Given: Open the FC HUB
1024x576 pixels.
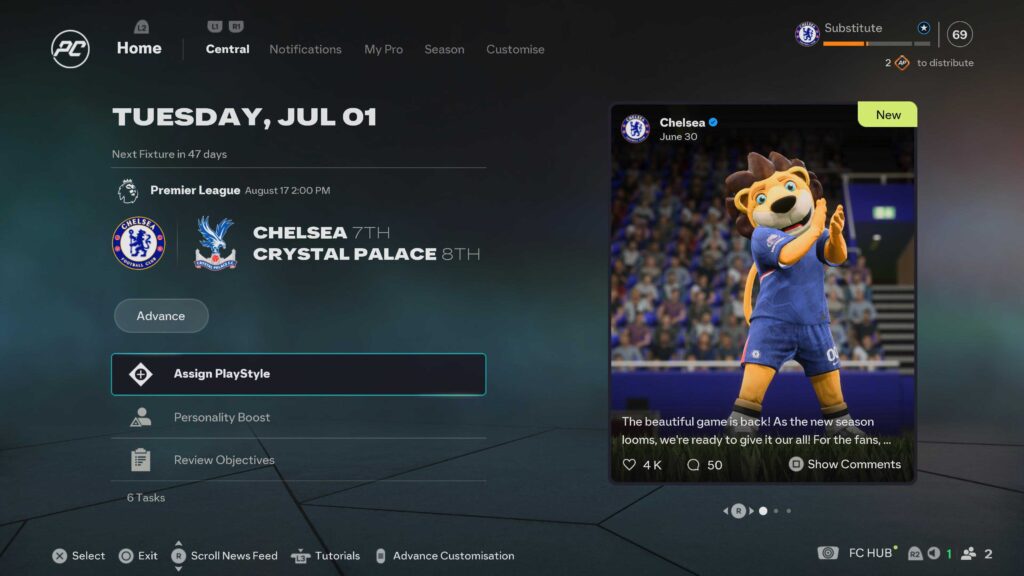Looking at the screenshot, I should [869, 554].
